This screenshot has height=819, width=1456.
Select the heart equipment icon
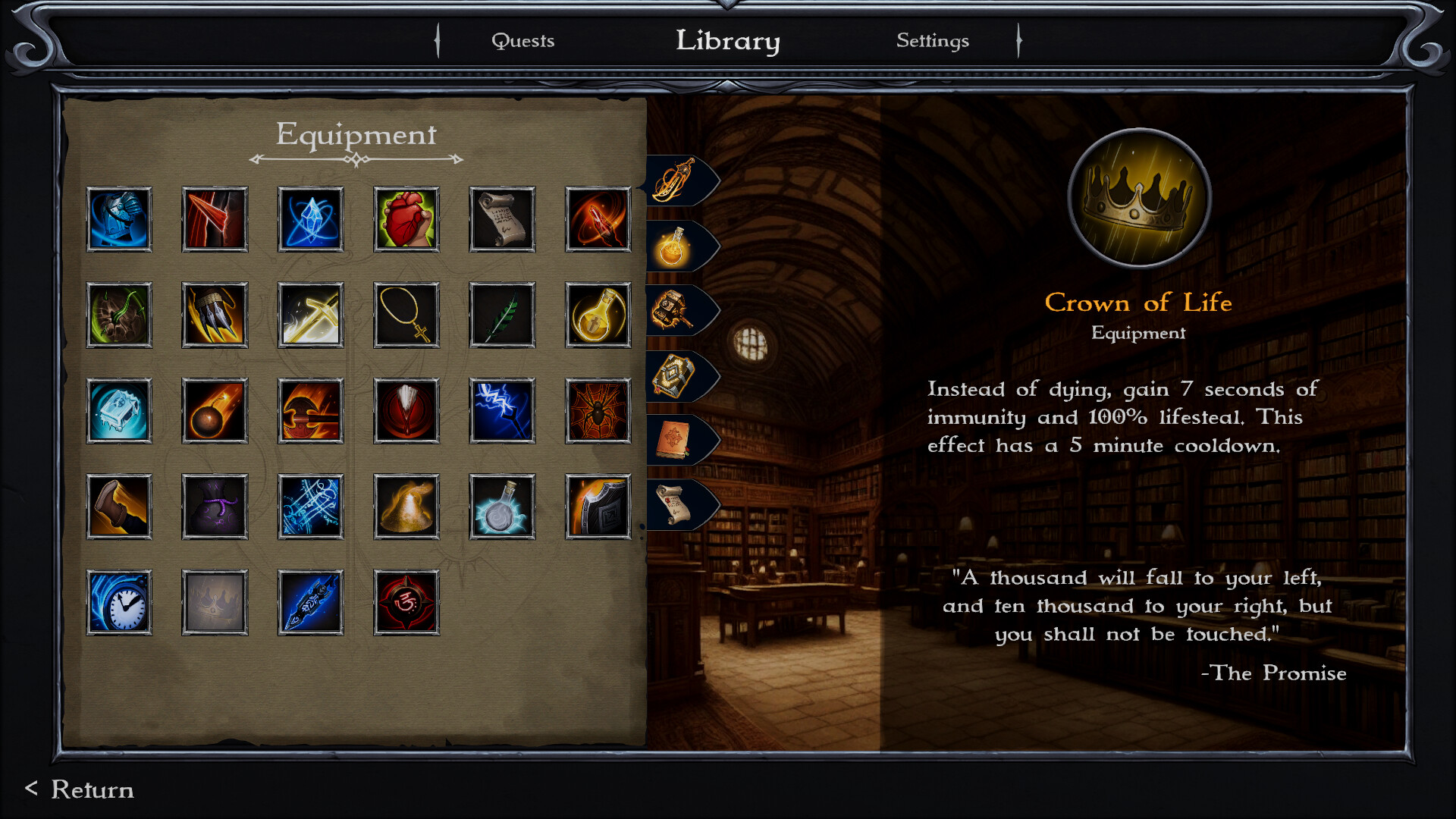406,220
